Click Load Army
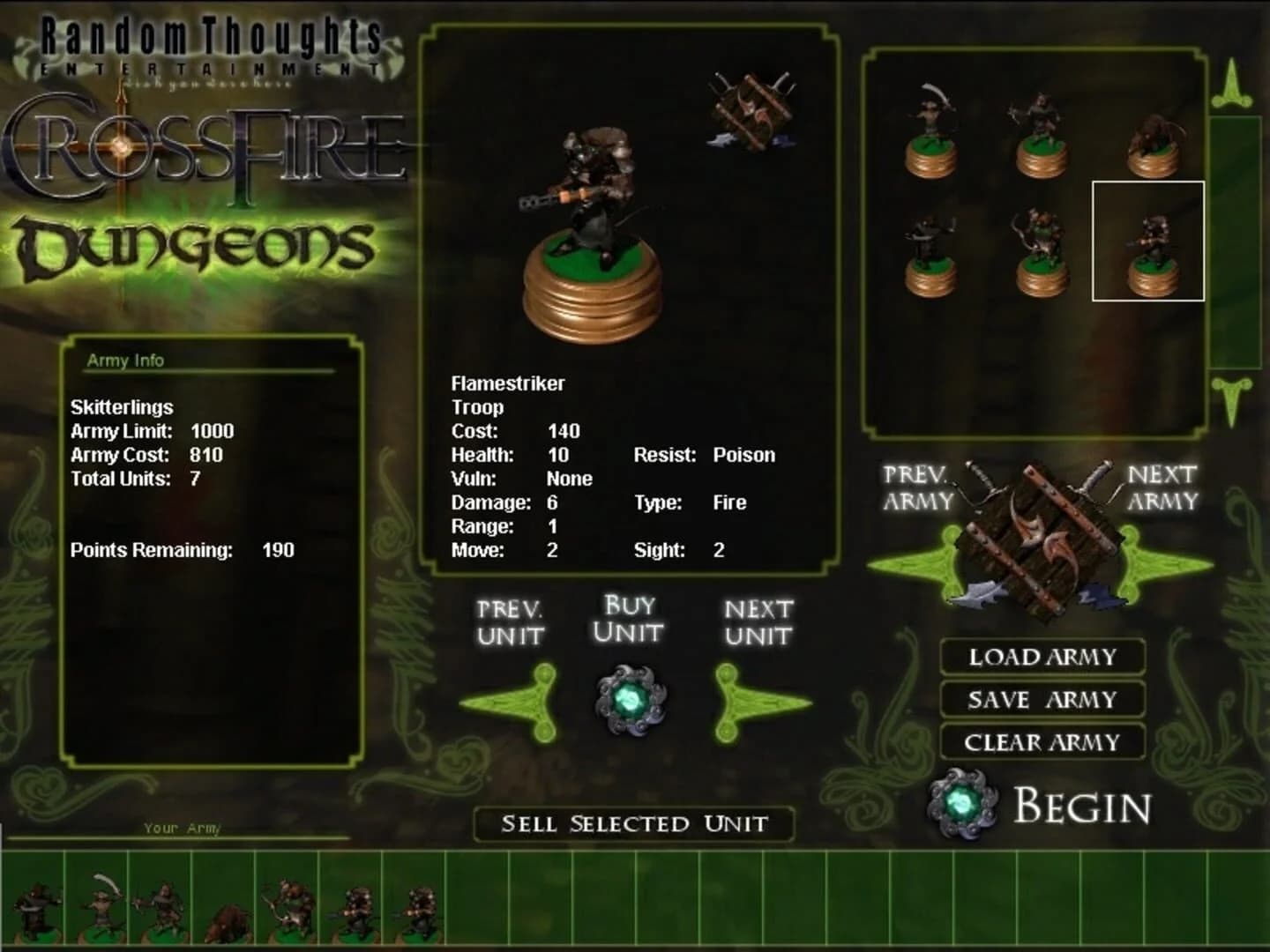This screenshot has height=952, width=1270. 1041,657
